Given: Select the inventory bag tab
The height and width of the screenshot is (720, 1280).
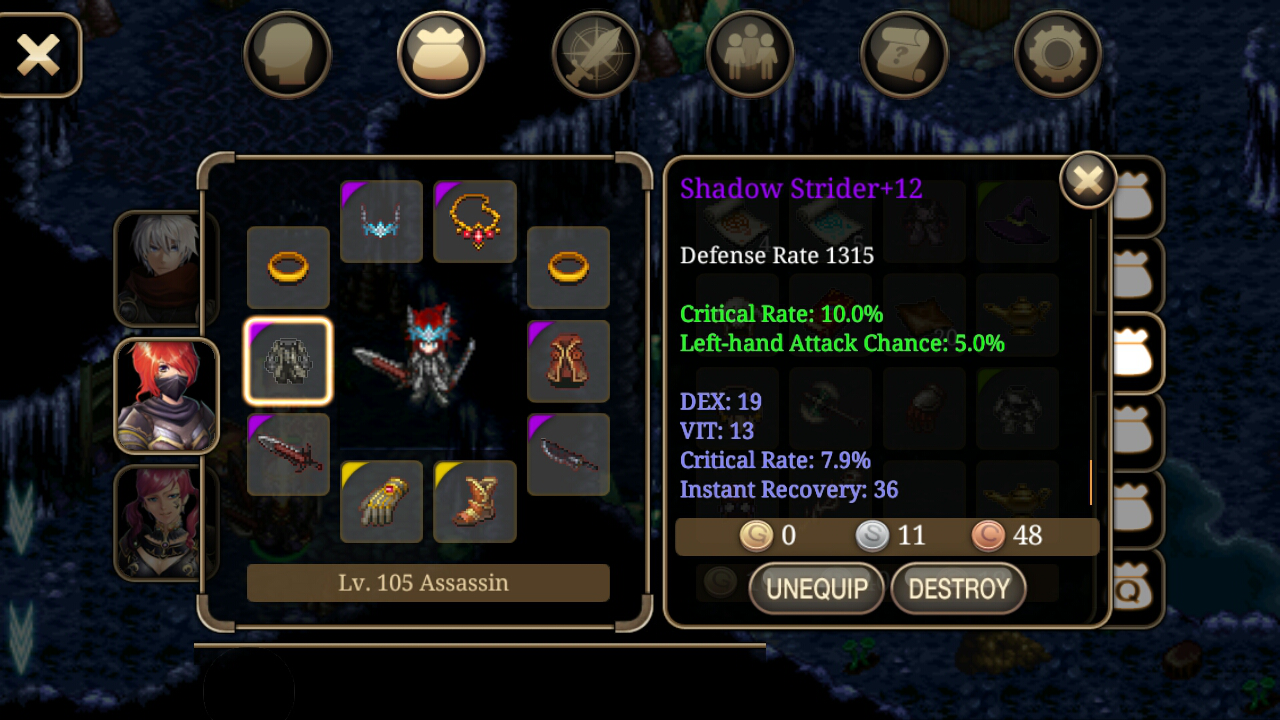Looking at the screenshot, I should (441, 54).
